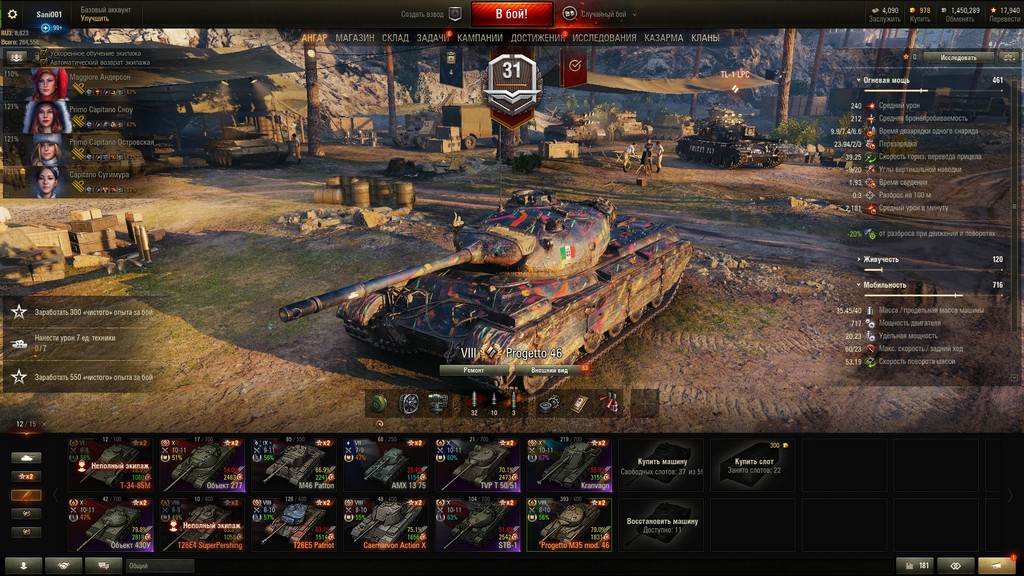Open the КЛАНЫ tab
1024x576 pixels.
[x=705, y=38]
